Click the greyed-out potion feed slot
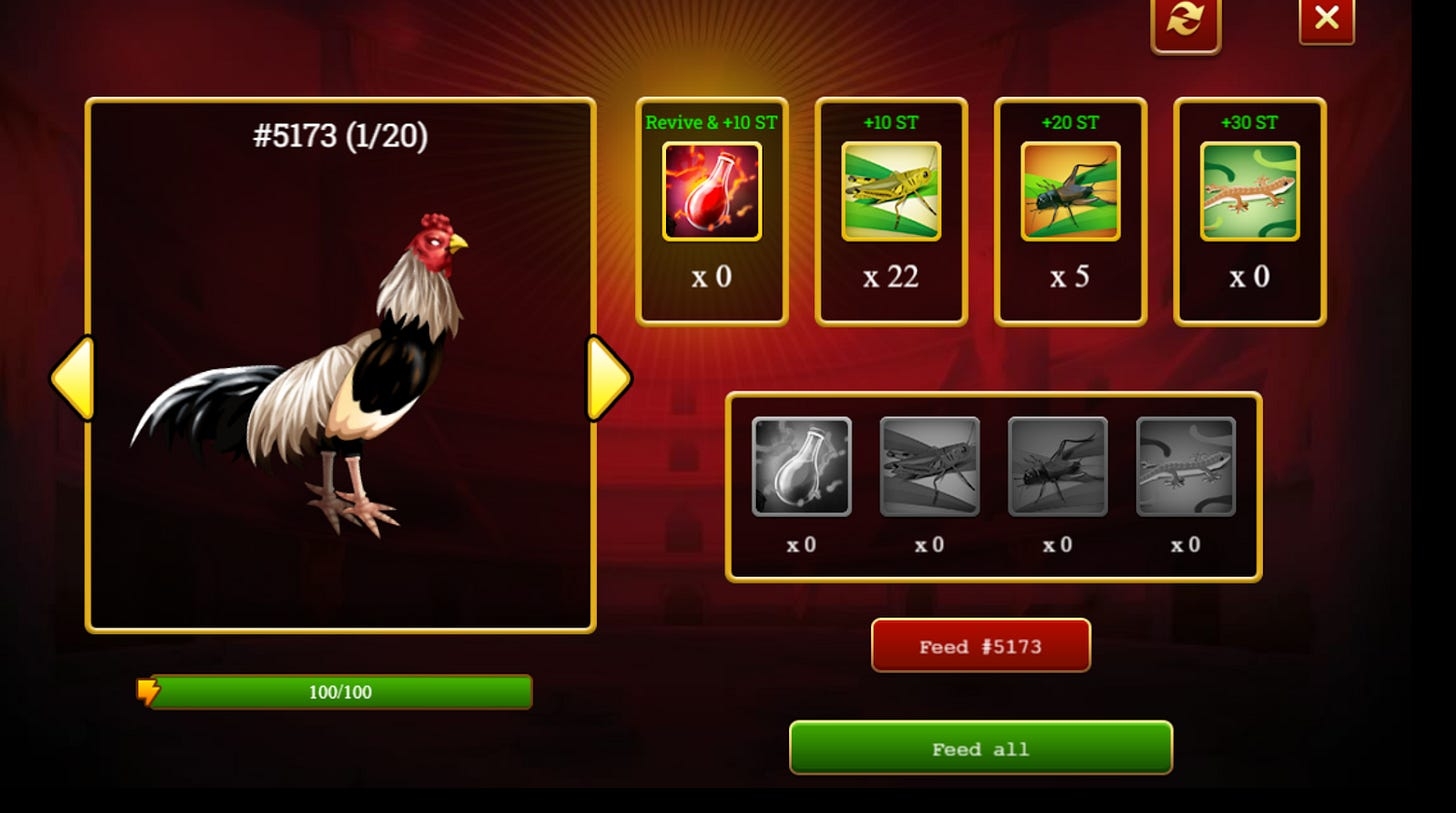This screenshot has width=1456, height=813. coord(801,467)
